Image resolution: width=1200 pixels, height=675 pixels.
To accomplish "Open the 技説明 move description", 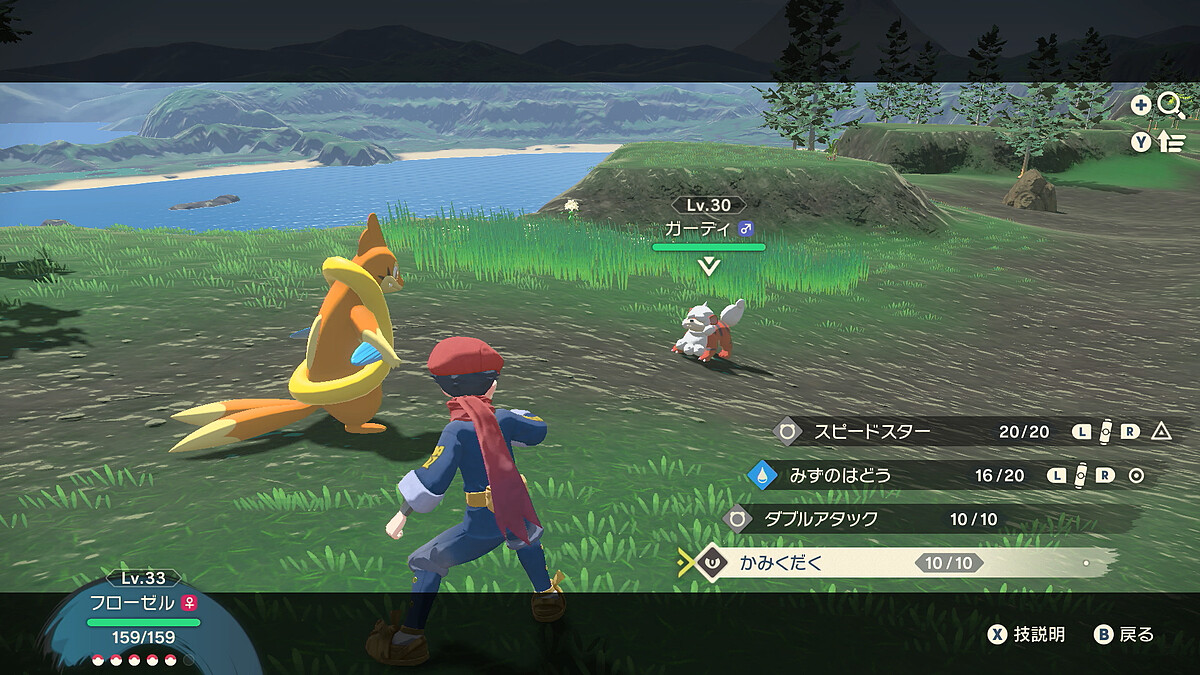I will (1027, 634).
